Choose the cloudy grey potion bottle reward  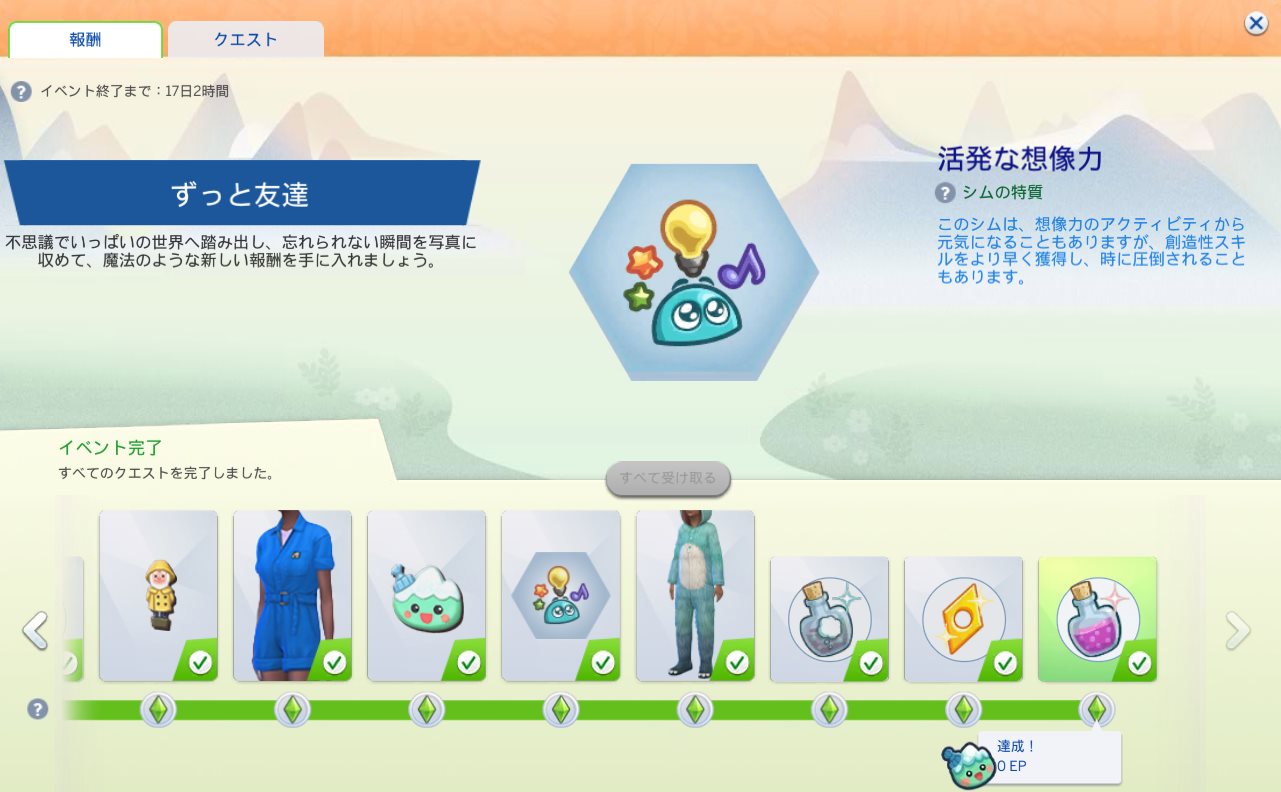pos(829,619)
